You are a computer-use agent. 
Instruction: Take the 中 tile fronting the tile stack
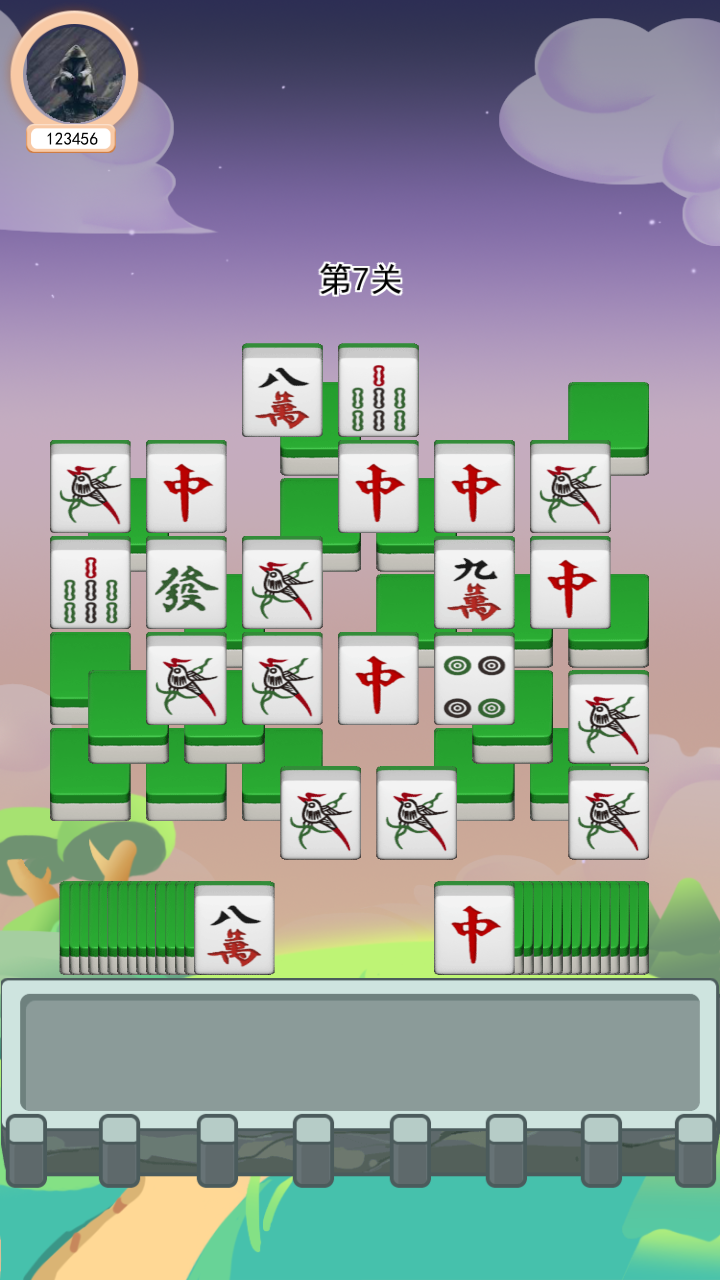(474, 930)
